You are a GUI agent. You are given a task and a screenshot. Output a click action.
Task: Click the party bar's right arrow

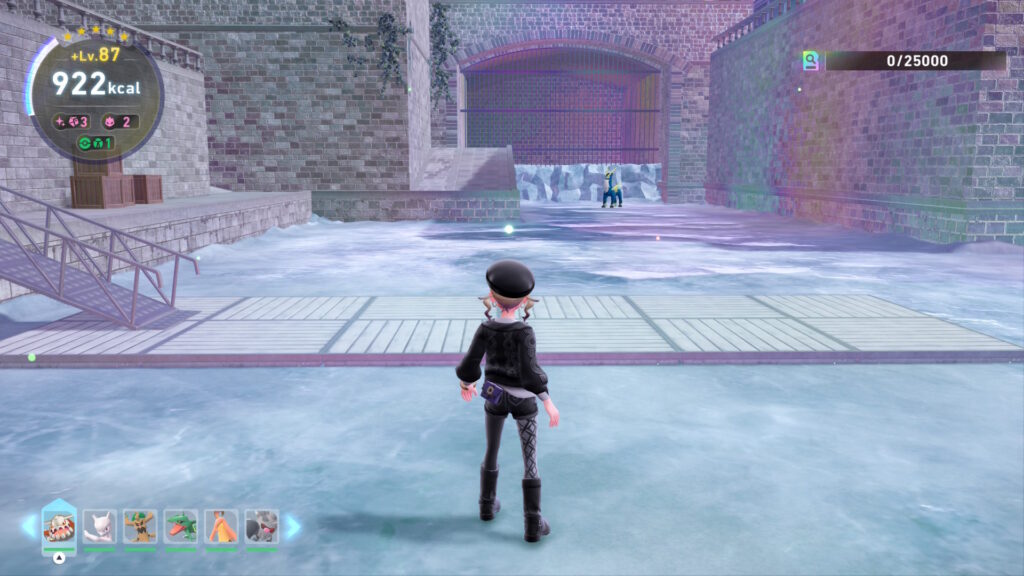click(x=292, y=526)
